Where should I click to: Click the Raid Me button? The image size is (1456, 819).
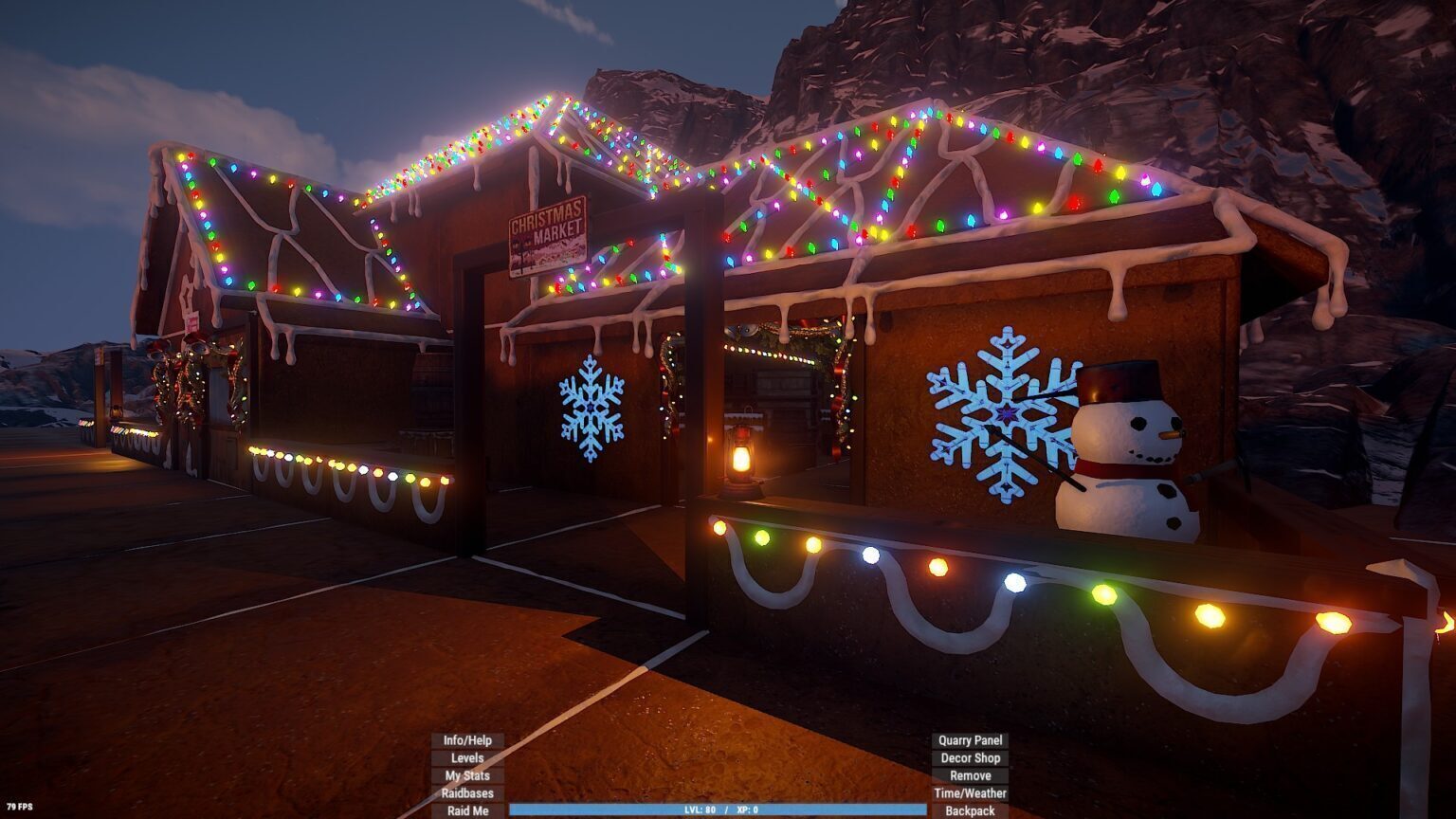[467, 811]
